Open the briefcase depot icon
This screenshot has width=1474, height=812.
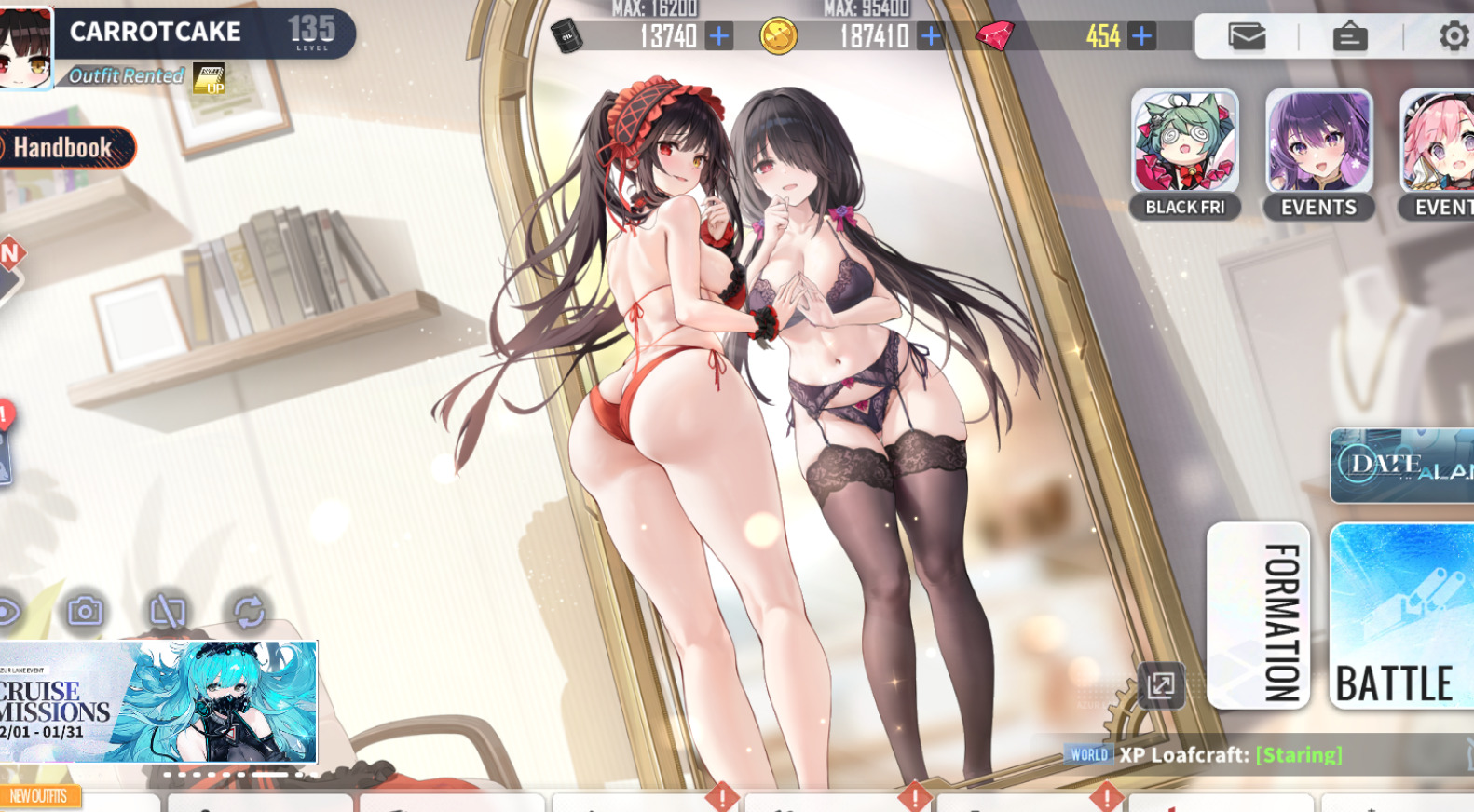coord(1349,36)
